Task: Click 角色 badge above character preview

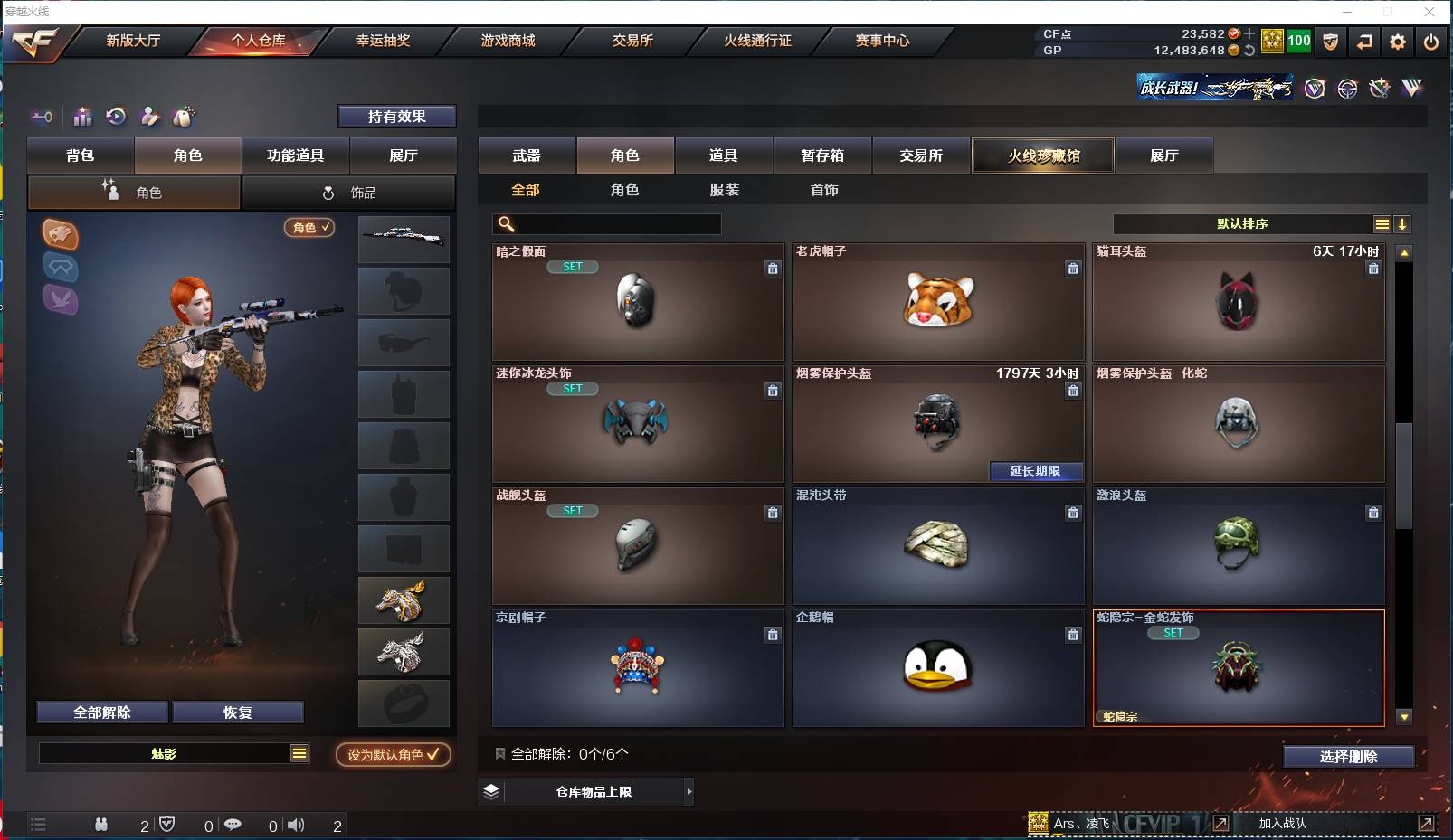Action: point(309,228)
